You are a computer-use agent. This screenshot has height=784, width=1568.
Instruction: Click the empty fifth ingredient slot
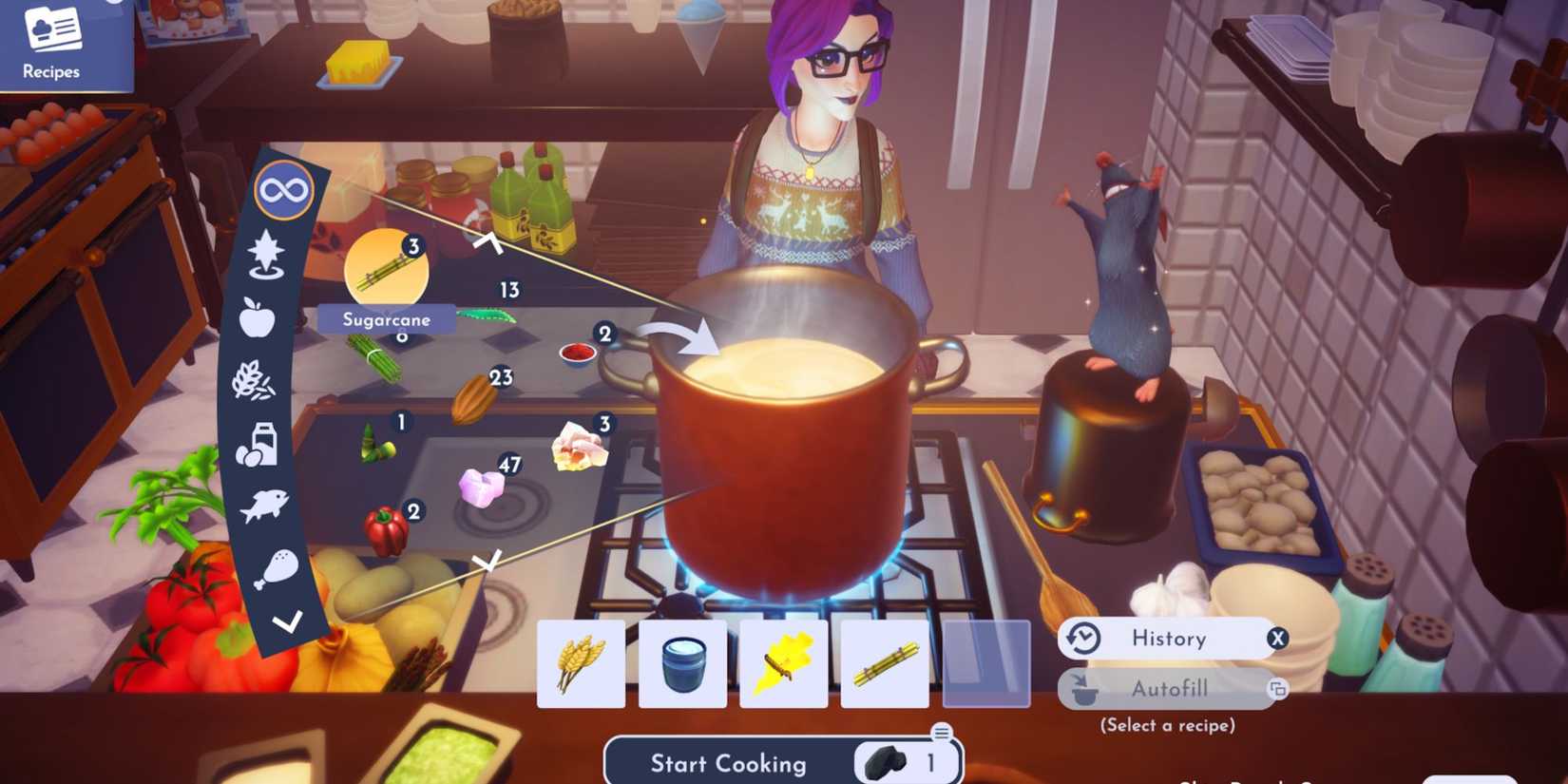pos(988,665)
